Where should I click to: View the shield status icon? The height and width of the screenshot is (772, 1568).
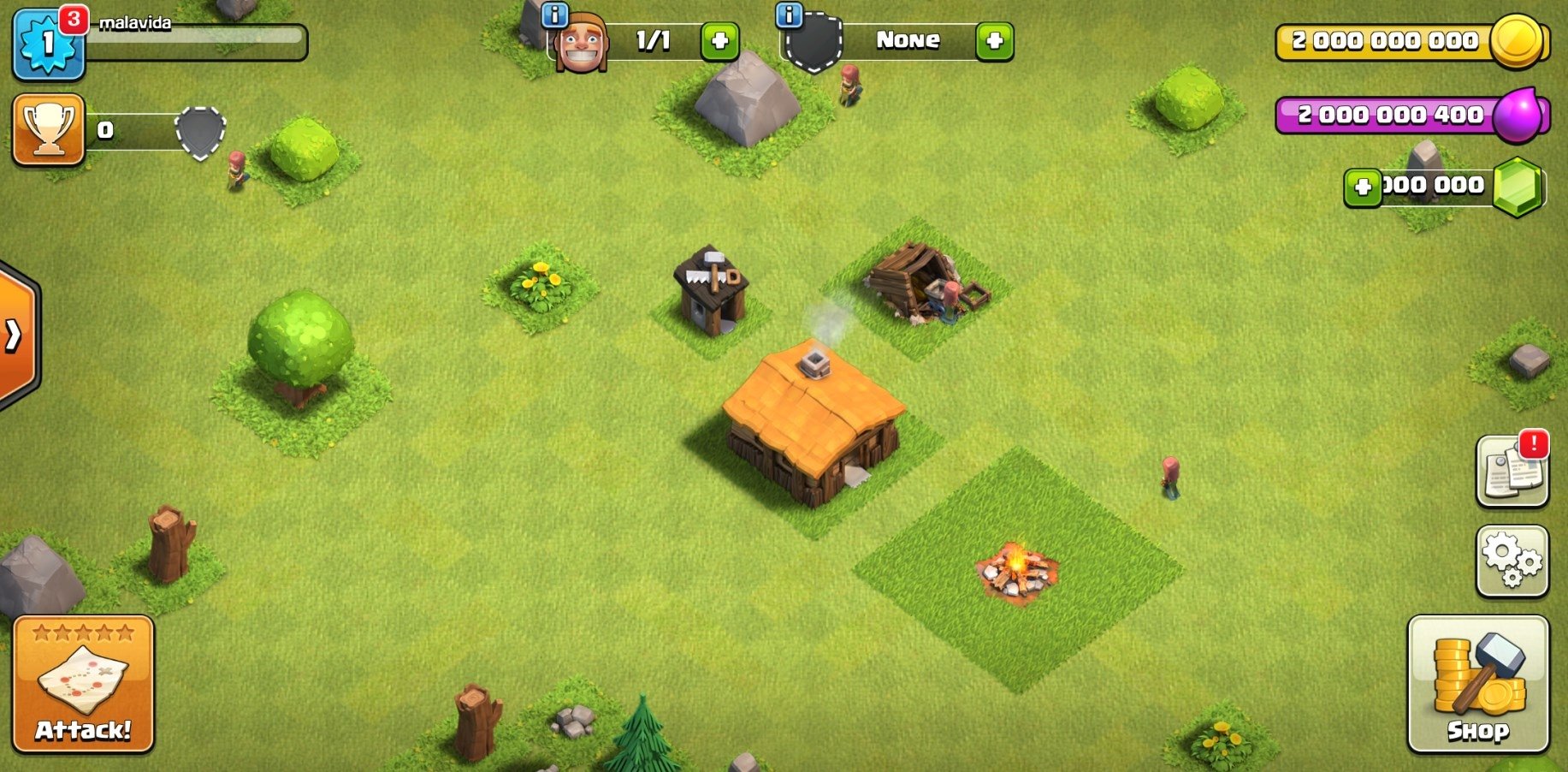[x=200, y=132]
